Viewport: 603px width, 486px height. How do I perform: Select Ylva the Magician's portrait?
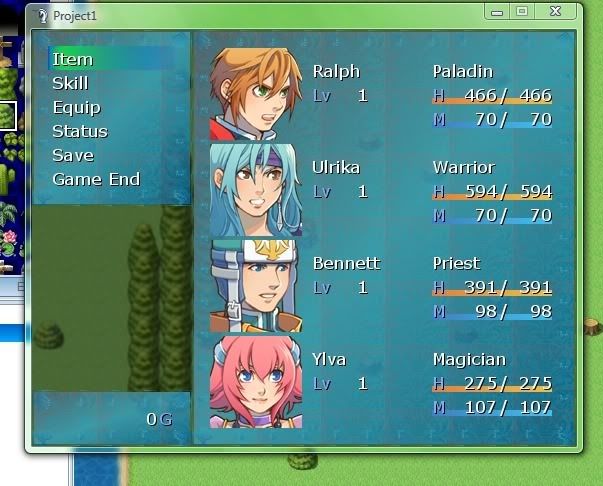[255, 382]
